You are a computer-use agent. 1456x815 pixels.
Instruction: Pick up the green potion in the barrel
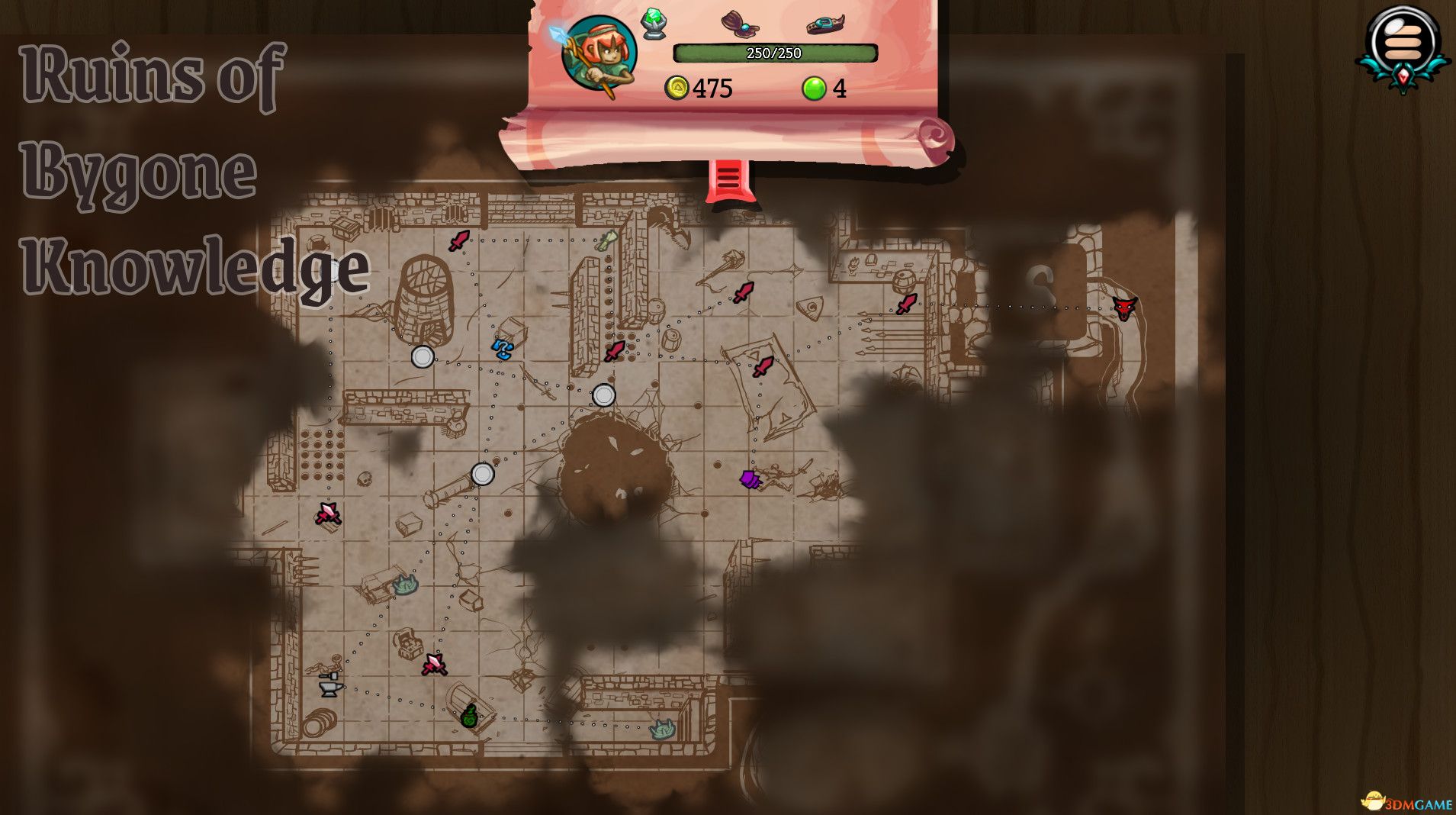469,717
